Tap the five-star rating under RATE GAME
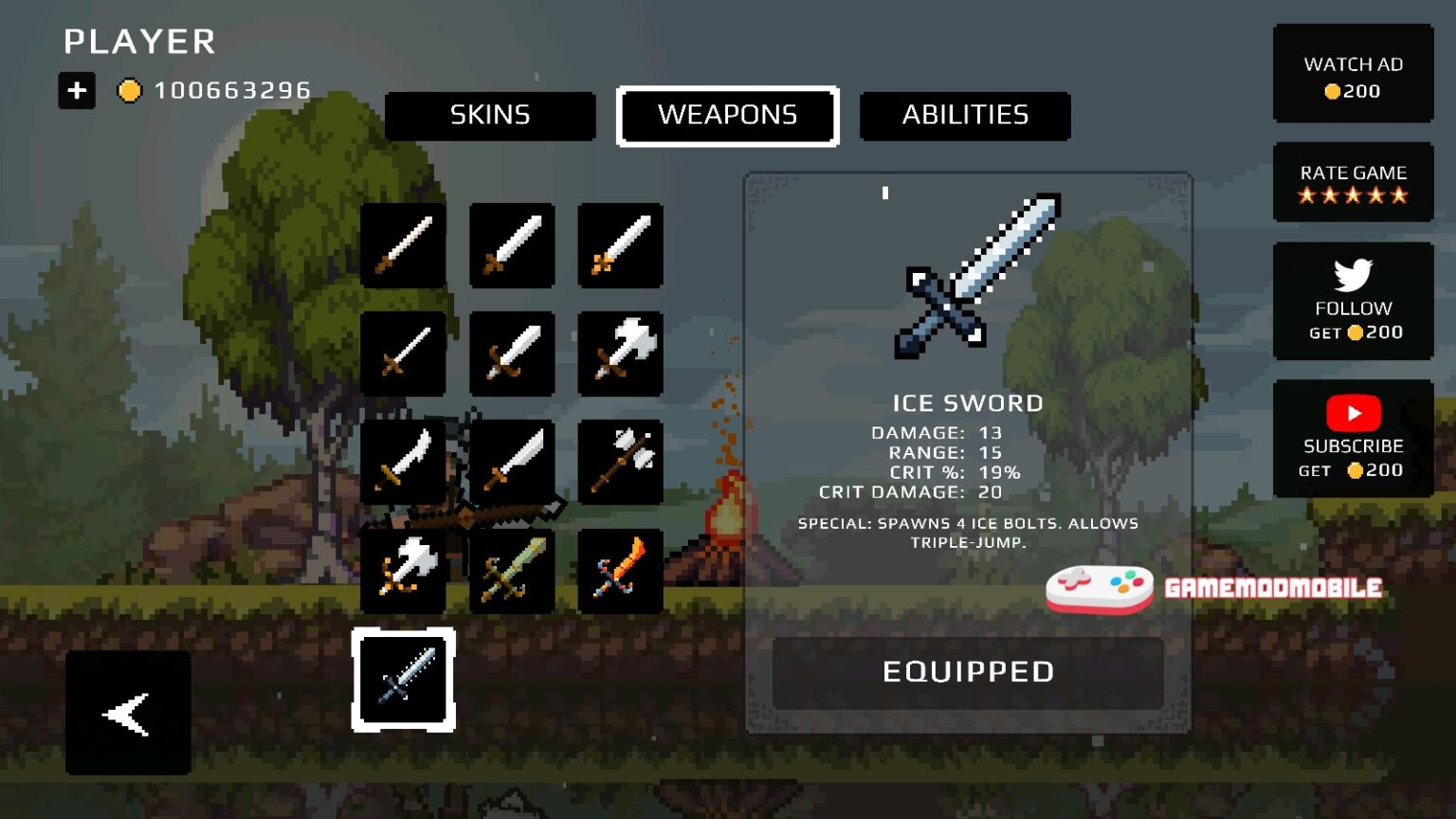 click(1354, 196)
